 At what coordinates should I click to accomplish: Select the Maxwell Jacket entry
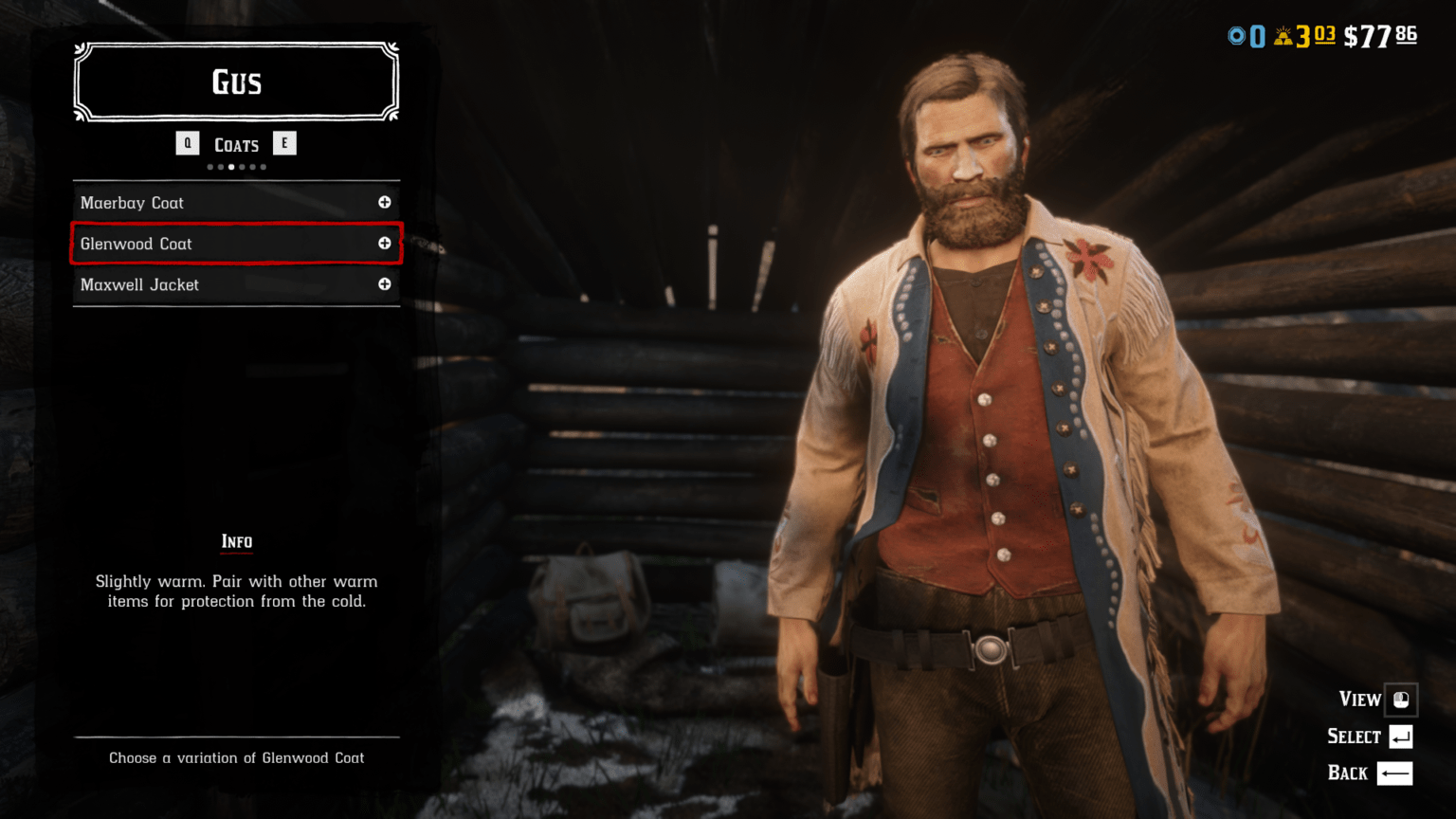click(x=140, y=284)
